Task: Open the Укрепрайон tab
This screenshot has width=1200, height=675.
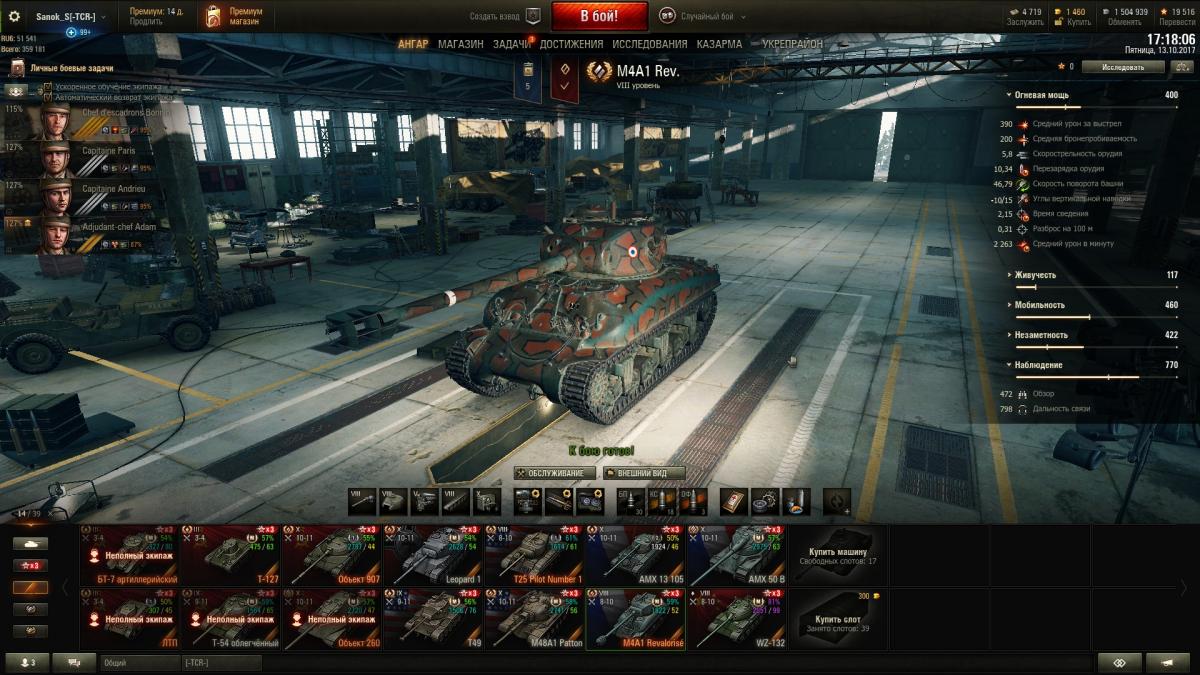Action: coord(792,44)
